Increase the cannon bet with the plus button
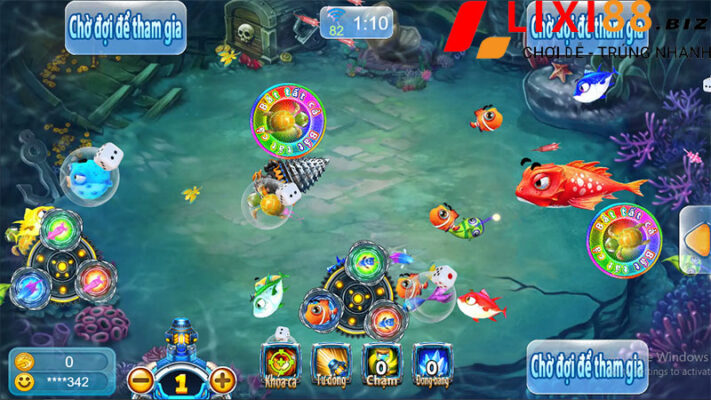711x400 pixels. (223, 380)
